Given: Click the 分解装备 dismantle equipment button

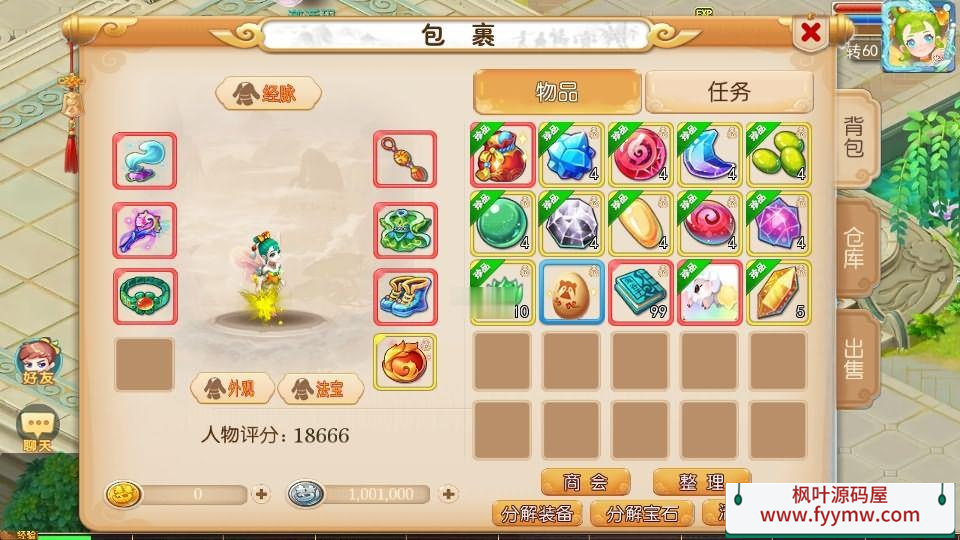Looking at the screenshot, I should (537, 514).
